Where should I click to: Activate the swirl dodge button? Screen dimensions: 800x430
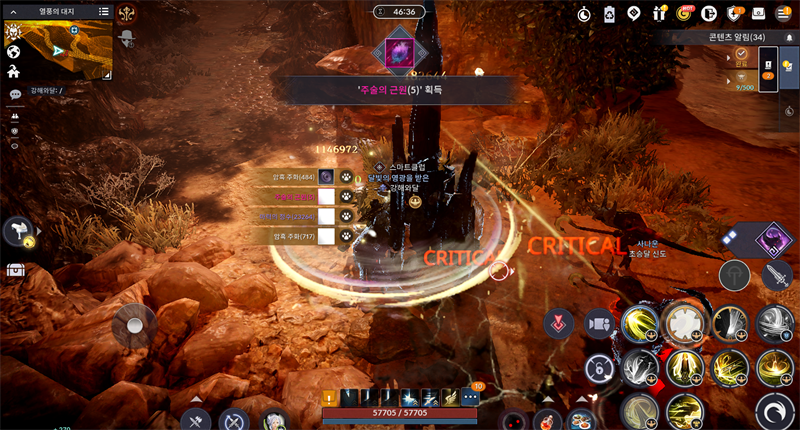[x=774, y=409]
